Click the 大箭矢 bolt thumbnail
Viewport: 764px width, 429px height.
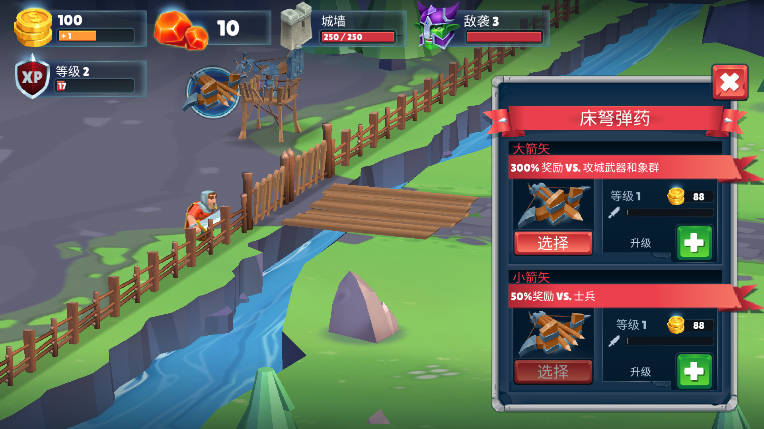[x=552, y=205]
